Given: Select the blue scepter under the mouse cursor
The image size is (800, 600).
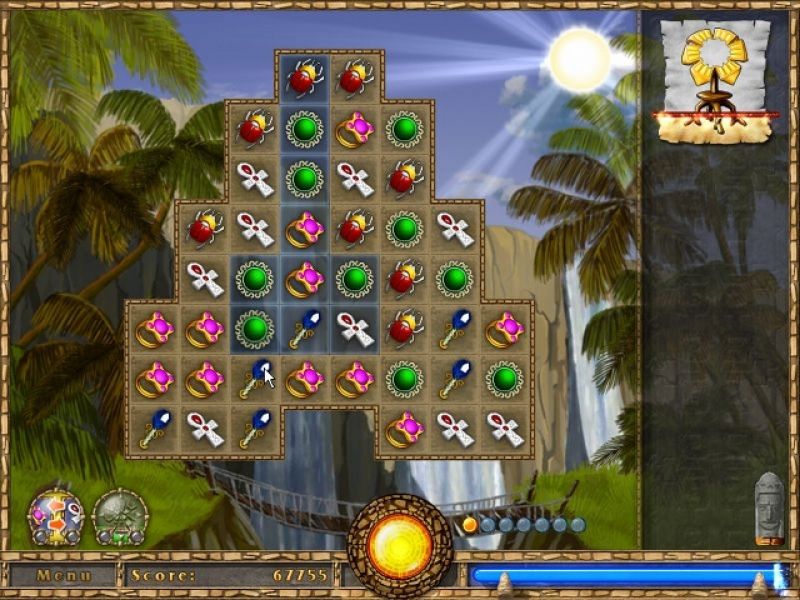Looking at the screenshot, I should point(254,379).
